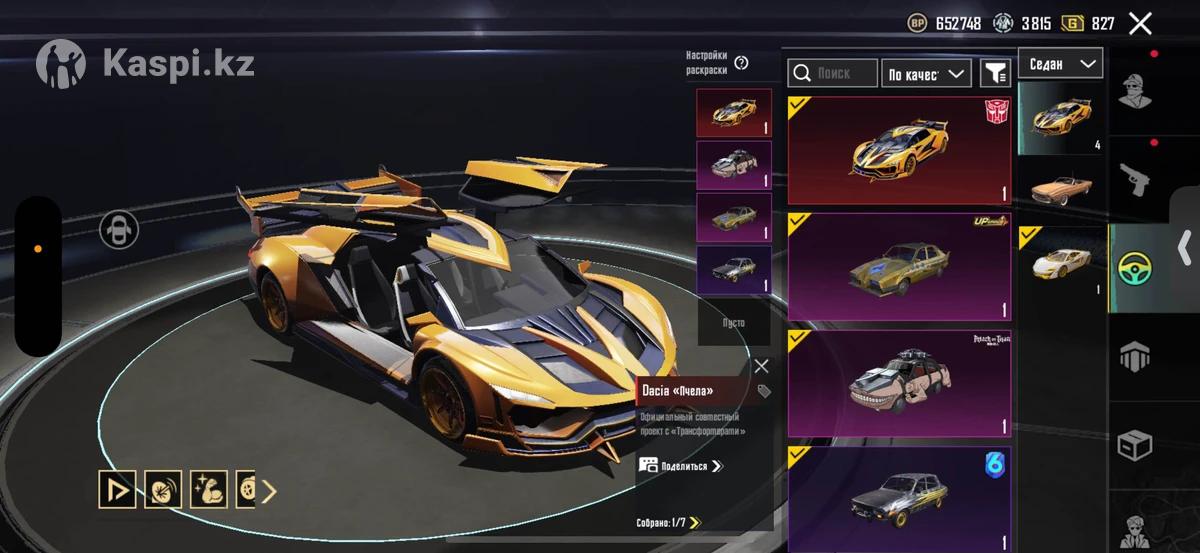Screen dimensions: 1200x553
Task: Open the pistol weapons category tab
Action: tap(1135, 180)
